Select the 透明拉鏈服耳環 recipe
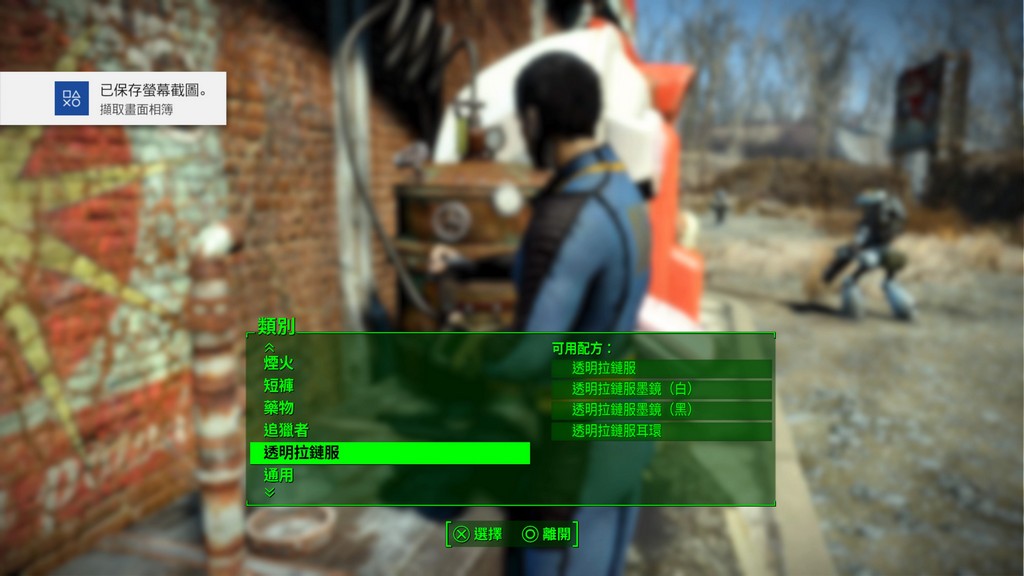Screen dimensions: 1024x576 661,431
